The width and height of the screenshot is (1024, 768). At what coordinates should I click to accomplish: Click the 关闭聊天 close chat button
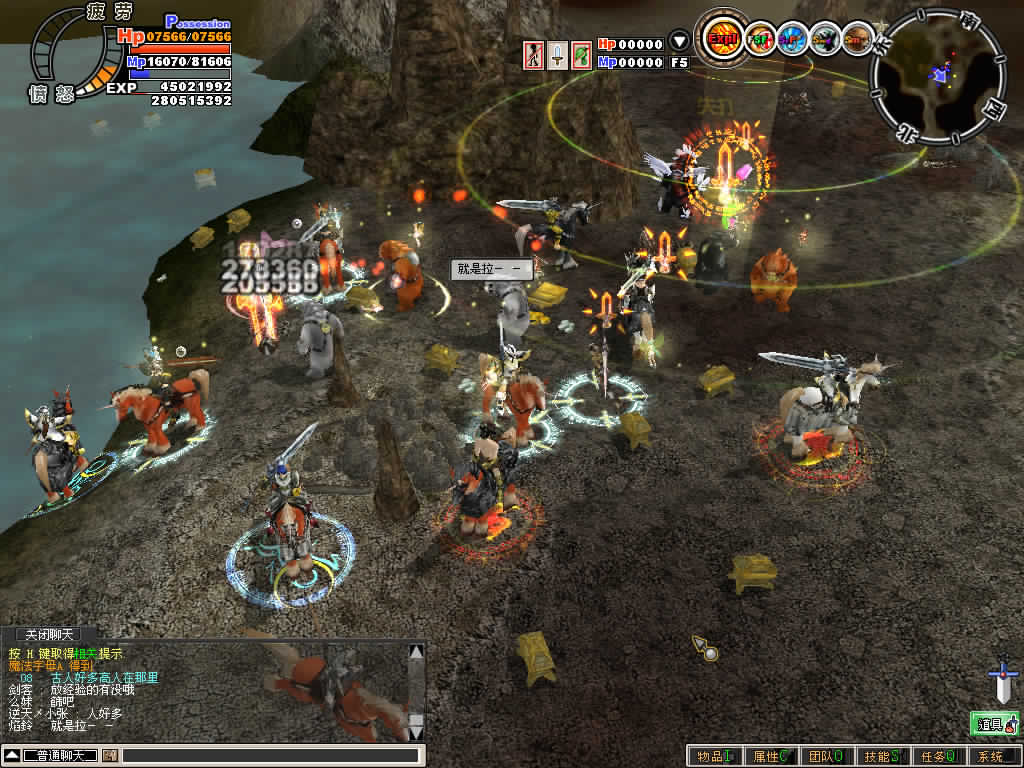tap(49, 635)
